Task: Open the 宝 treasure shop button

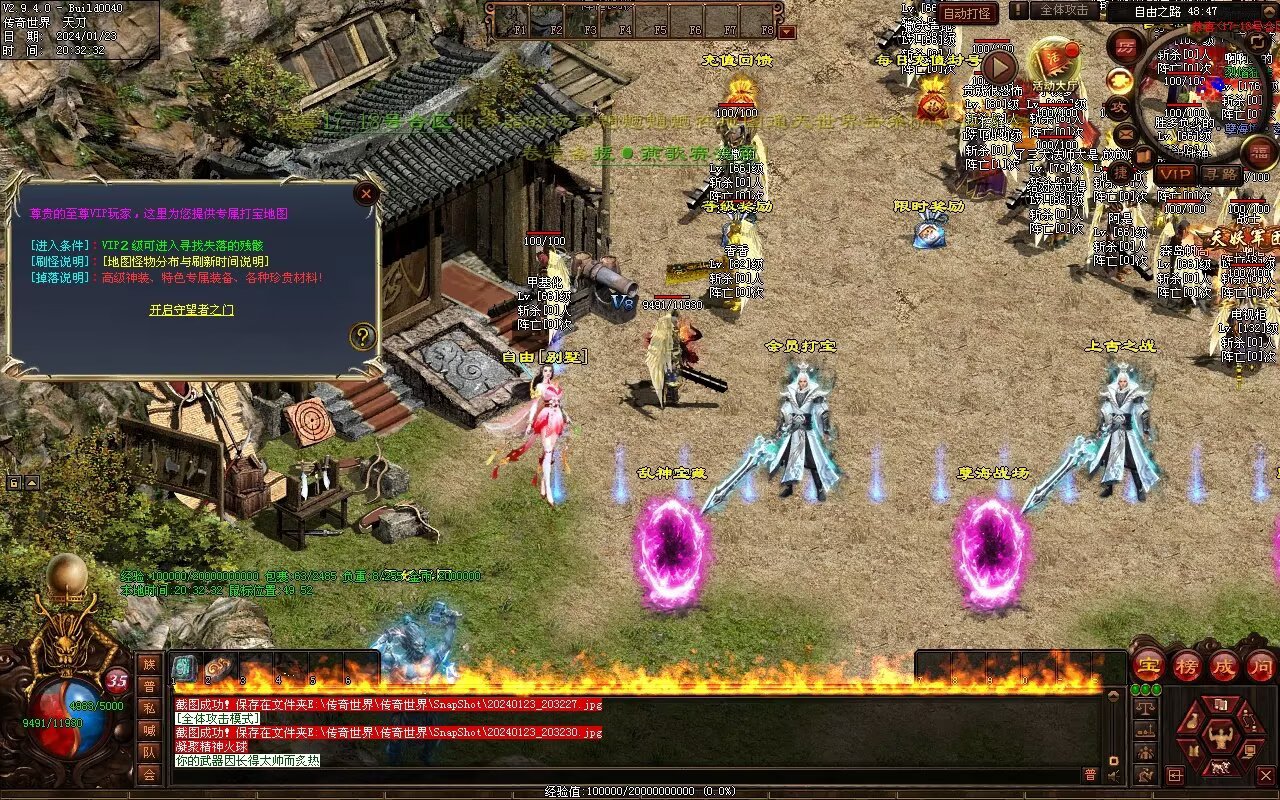Action: point(1148,666)
